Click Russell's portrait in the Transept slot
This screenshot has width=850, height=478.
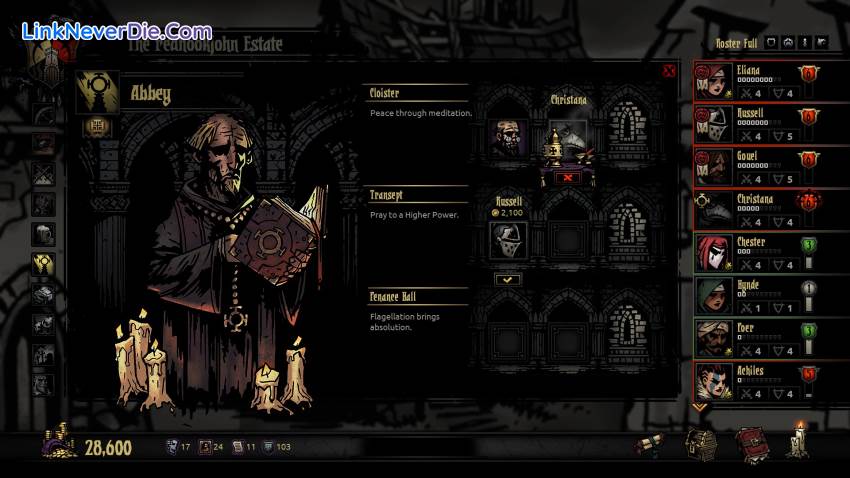[x=509, y=240]
